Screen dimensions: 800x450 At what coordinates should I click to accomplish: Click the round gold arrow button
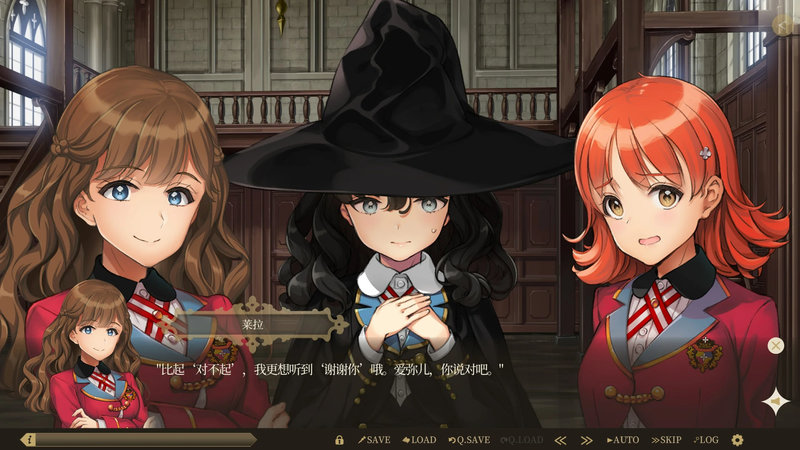[783, 26]
